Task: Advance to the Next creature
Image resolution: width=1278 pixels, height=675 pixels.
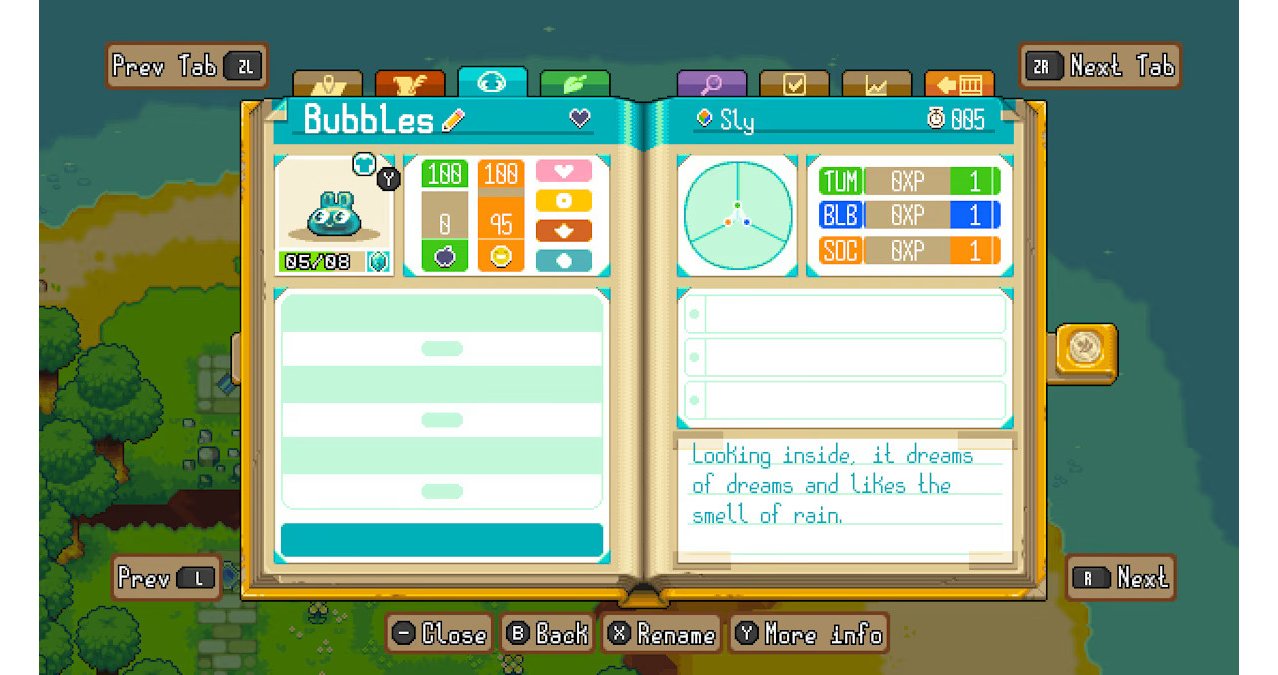Action: click(1119, 578)
